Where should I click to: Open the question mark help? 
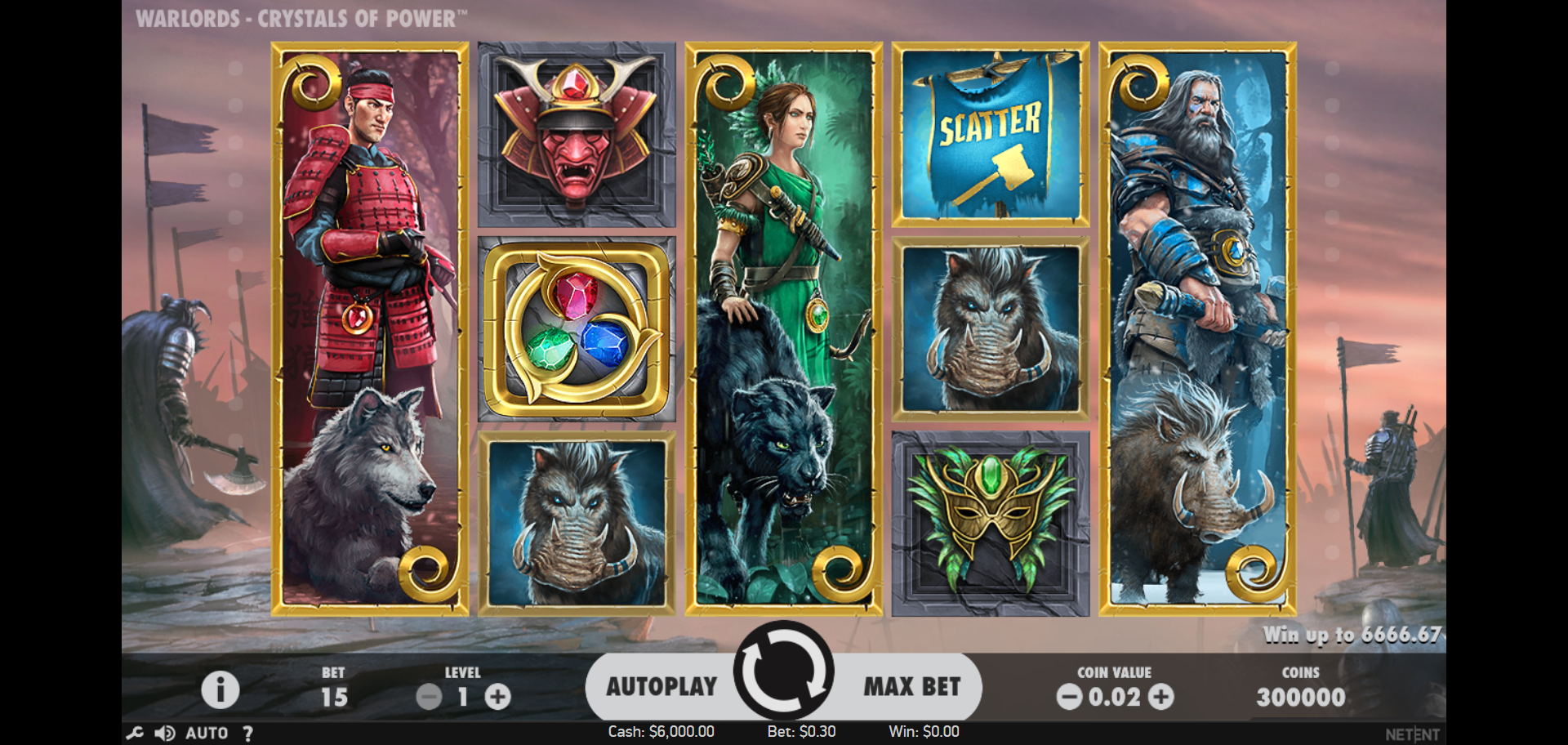[x=247, y=733]
